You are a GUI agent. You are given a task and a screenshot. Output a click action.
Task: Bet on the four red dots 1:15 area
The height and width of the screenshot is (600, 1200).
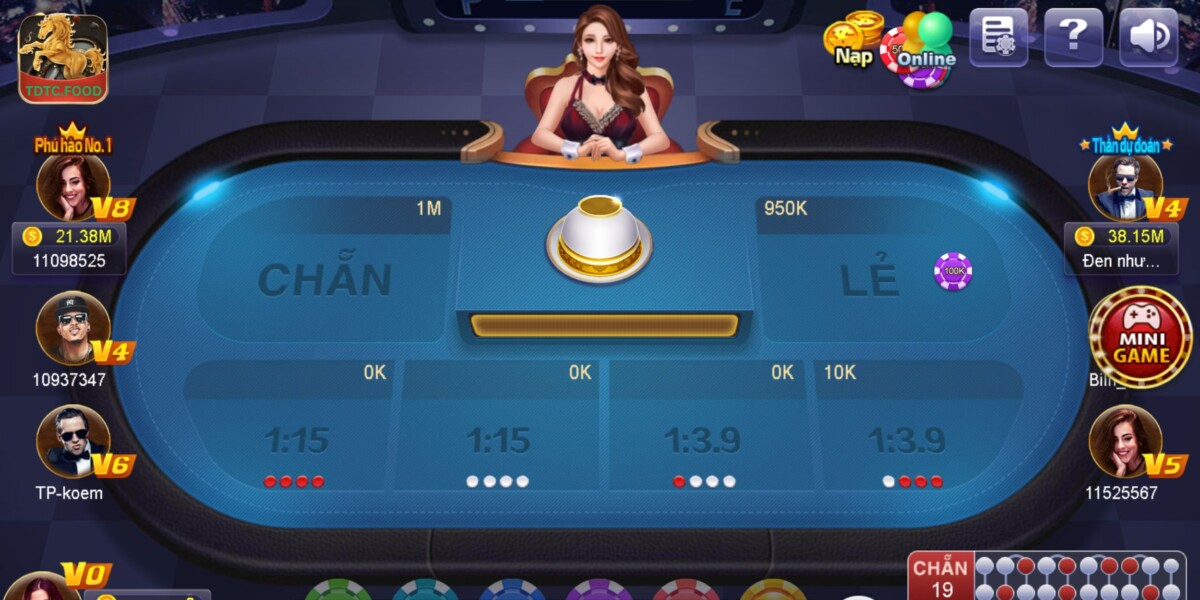point(293,440)
